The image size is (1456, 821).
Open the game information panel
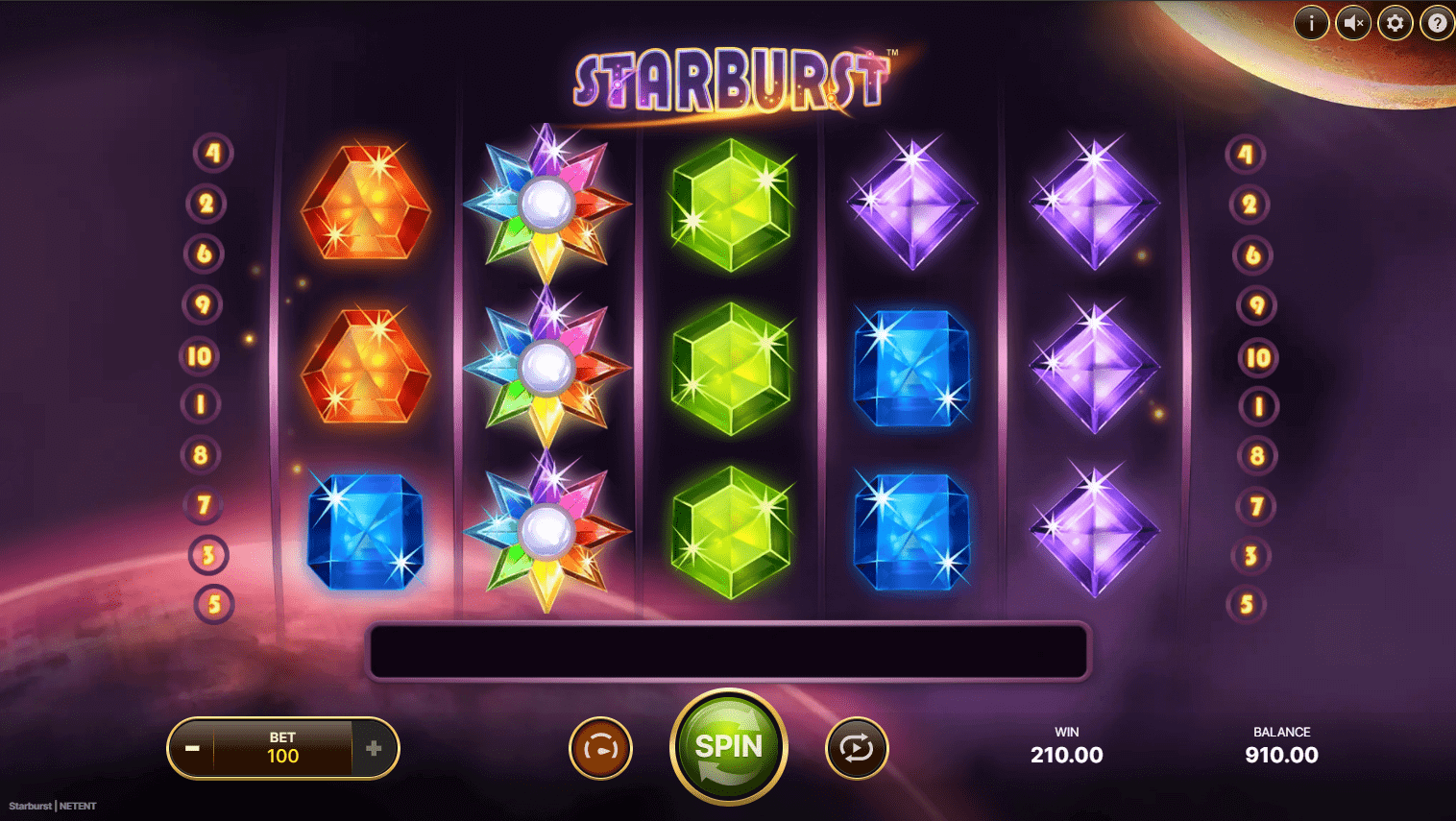click(x=1311, y=23)
